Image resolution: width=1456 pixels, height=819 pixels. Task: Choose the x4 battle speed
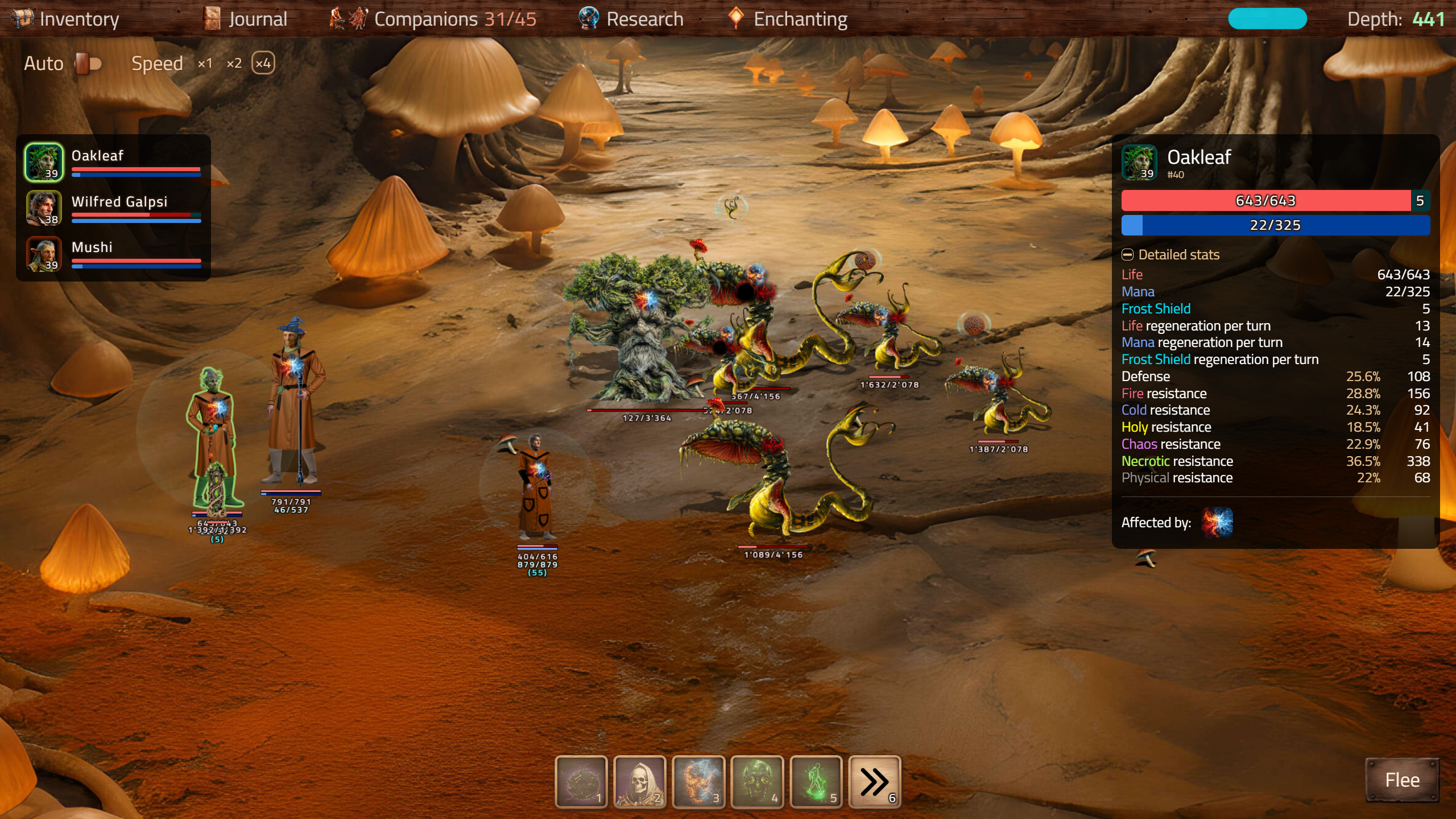263,63
